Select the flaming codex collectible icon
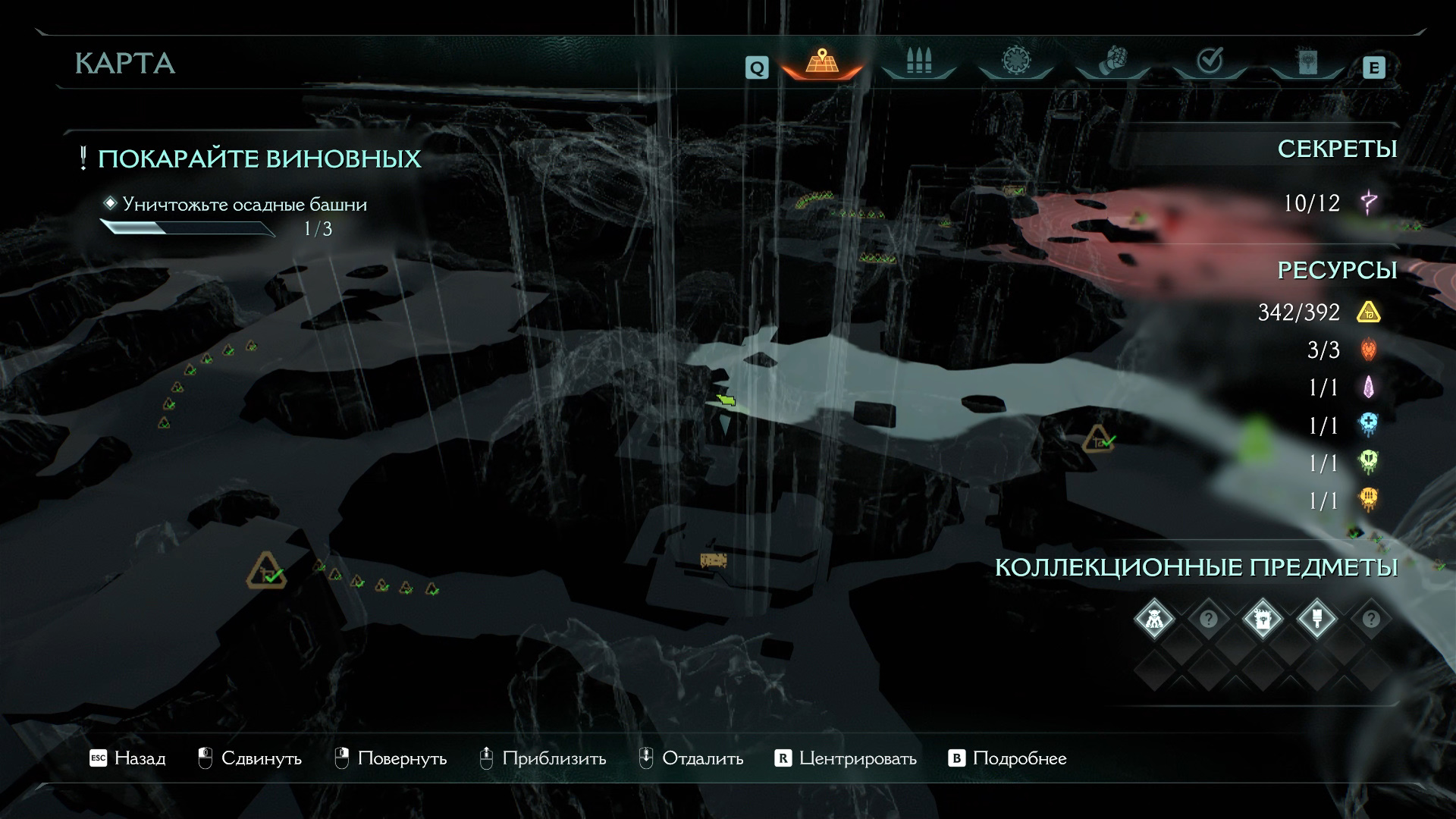Viewport: 1456px width, 819px height. pyautogui.click(x=1263, y=620)
